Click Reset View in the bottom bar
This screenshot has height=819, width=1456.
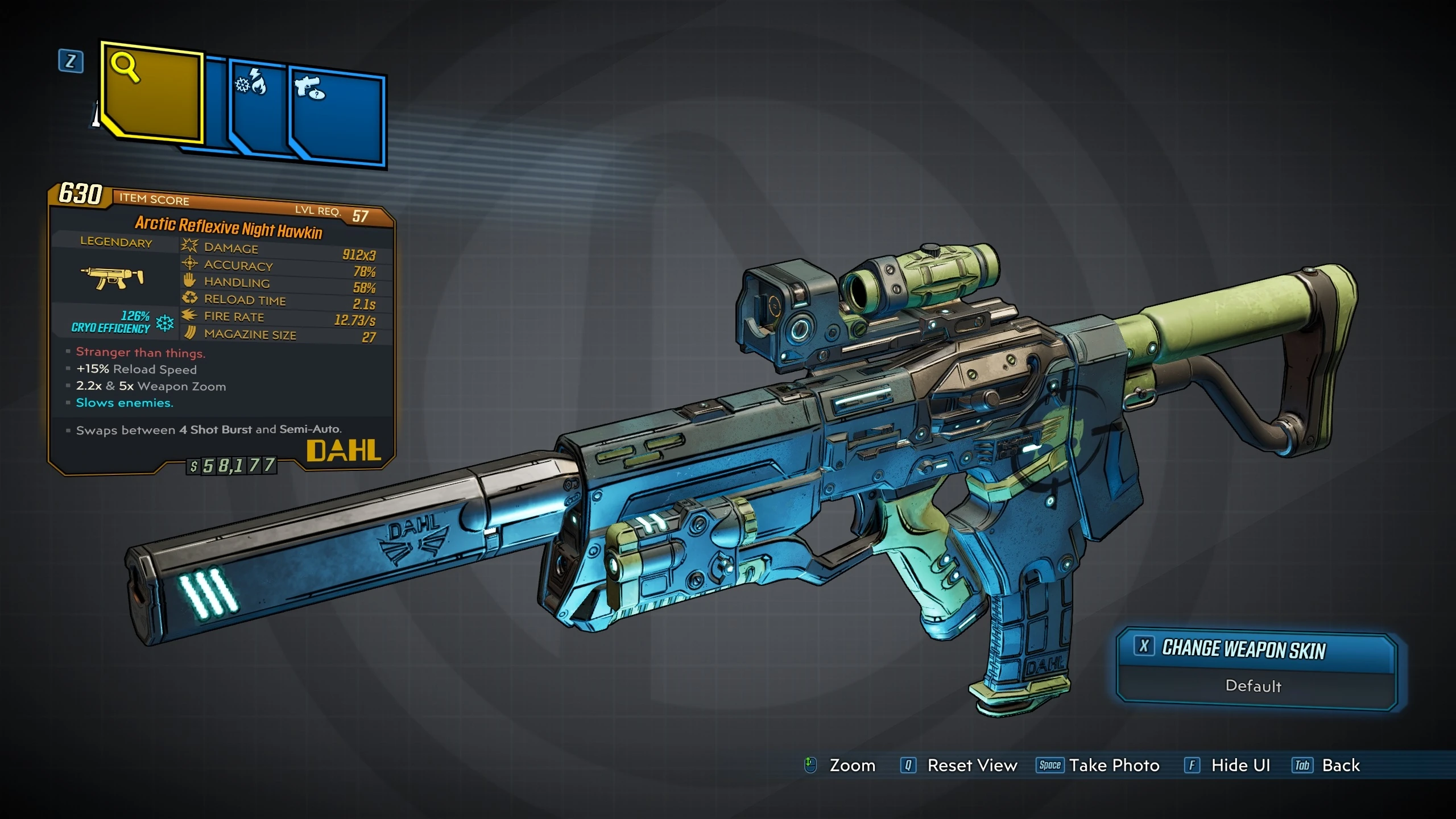coord(972,766)
